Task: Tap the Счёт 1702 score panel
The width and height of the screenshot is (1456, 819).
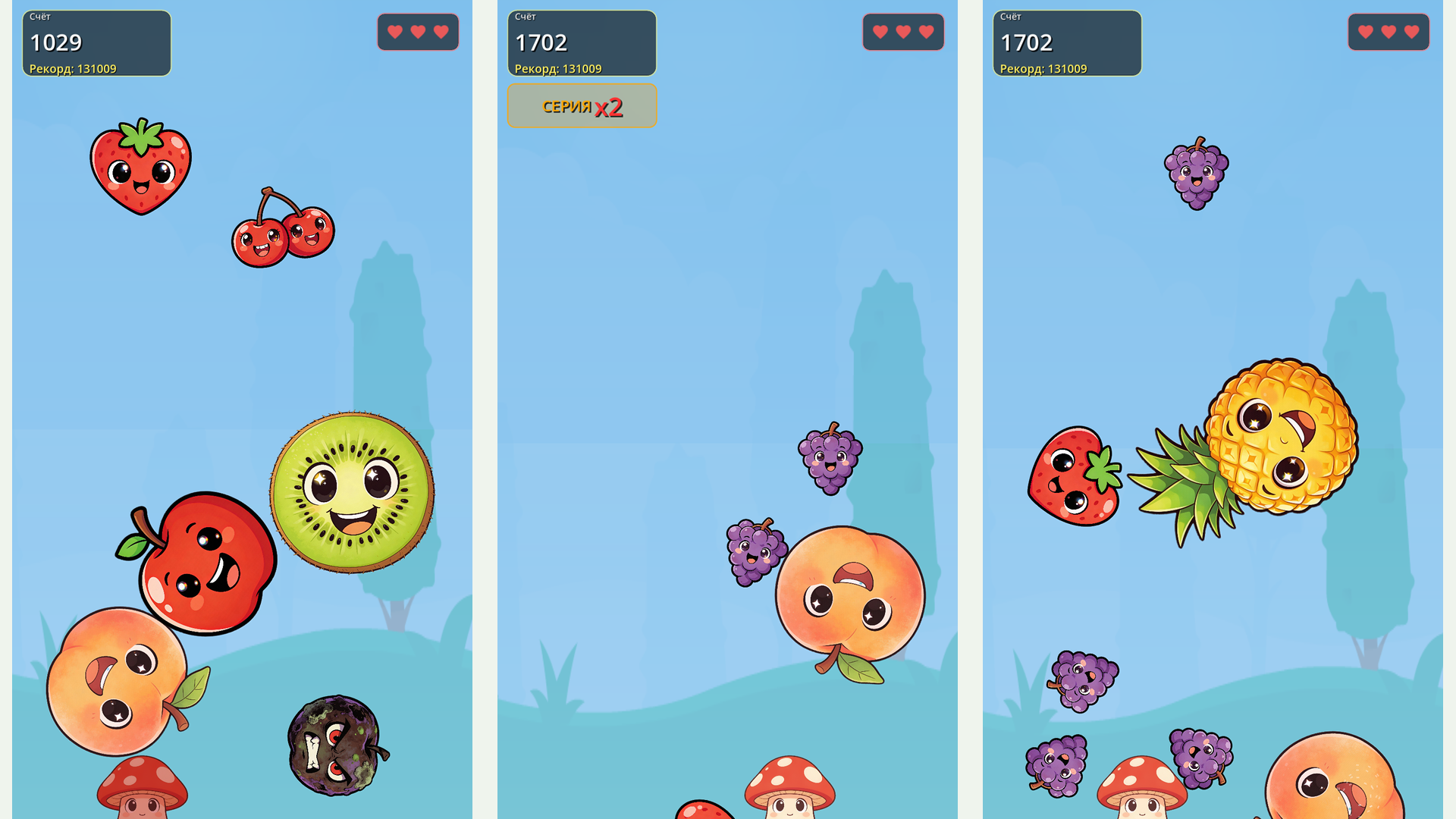Action: [581, 42]
